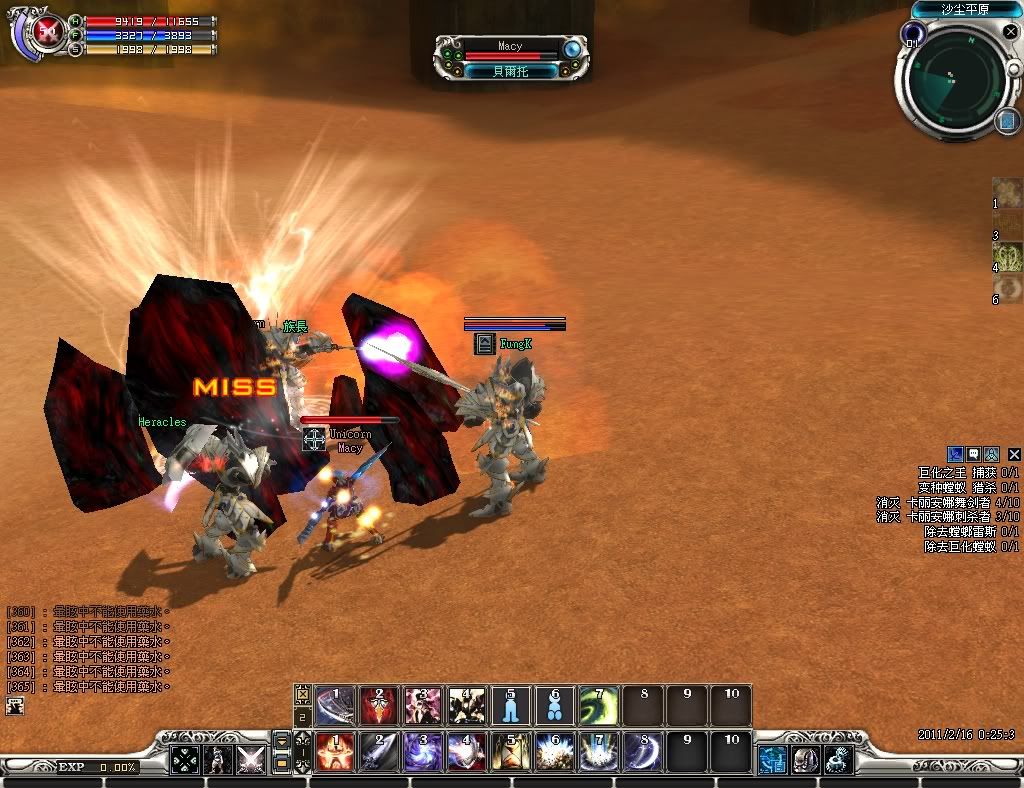Close the quest tracker with its X button
The image size is (1024, 788).
pyautogui.click(x=1014, y=454)
